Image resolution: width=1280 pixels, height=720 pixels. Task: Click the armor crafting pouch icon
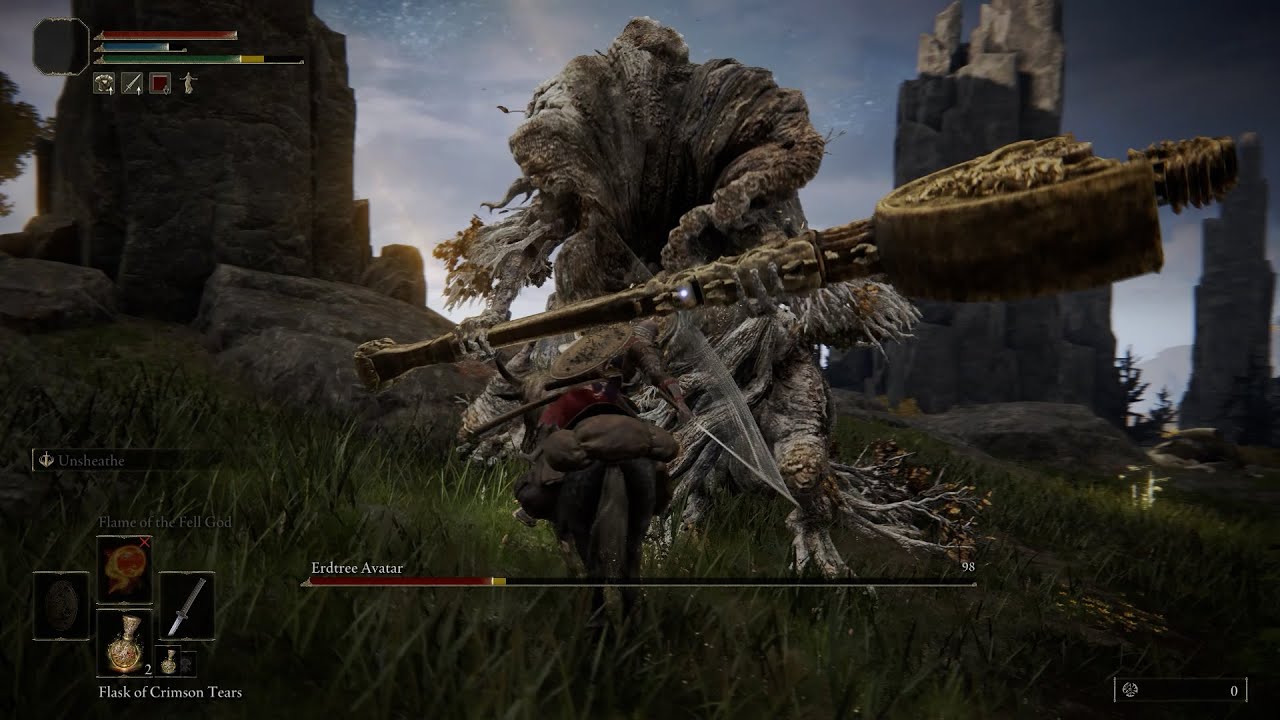tap(103, 83)
